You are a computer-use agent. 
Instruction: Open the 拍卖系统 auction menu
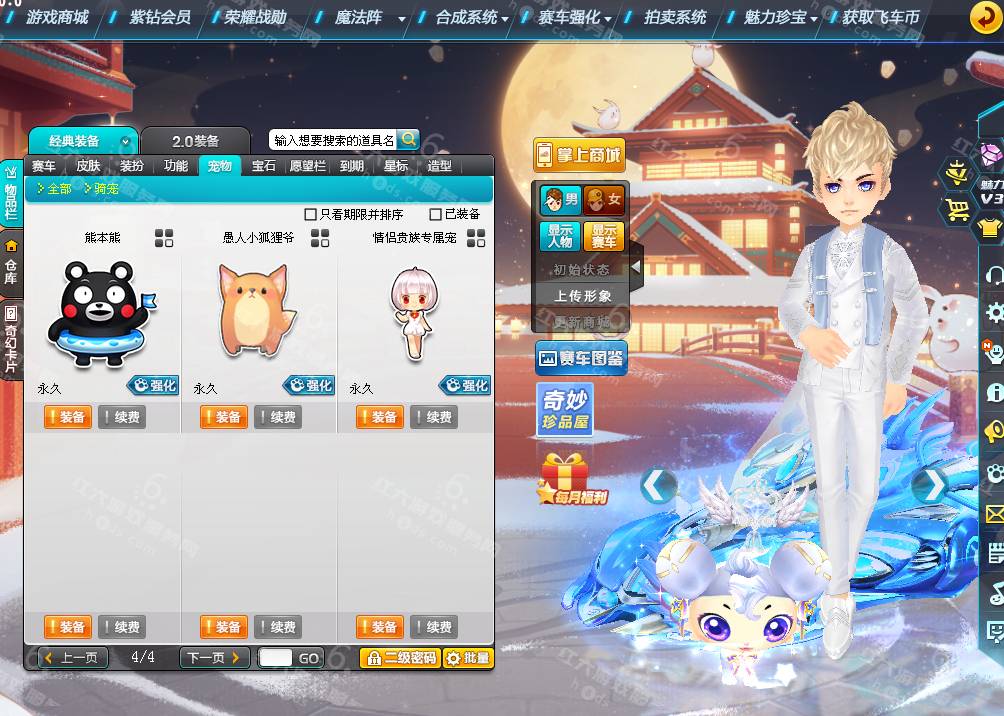(x=676, y=17)
